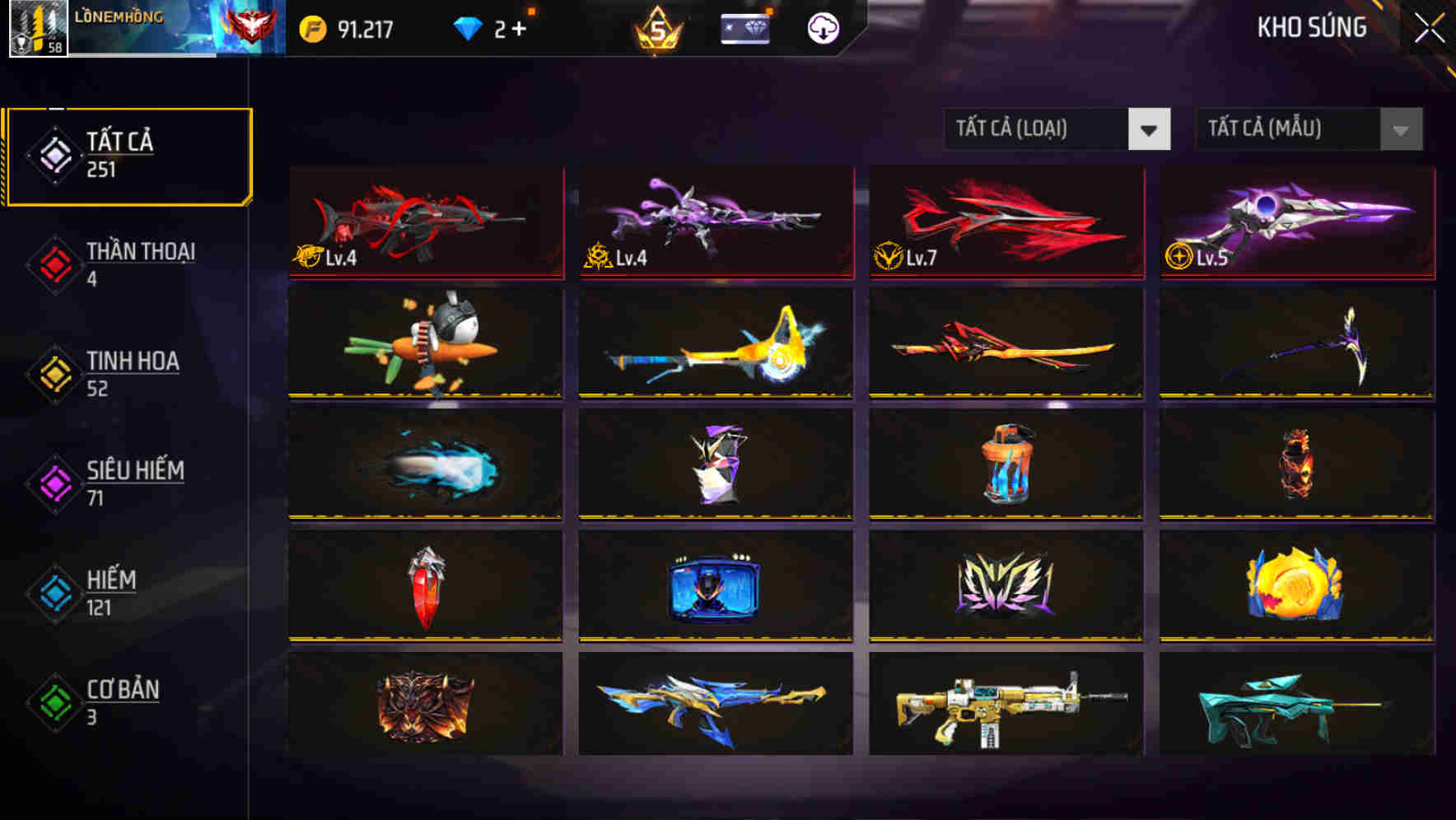Screen dimensions: 1456x820
Task: Expand the arrow on the LOẠI filter
Action: coord(1150,129)
